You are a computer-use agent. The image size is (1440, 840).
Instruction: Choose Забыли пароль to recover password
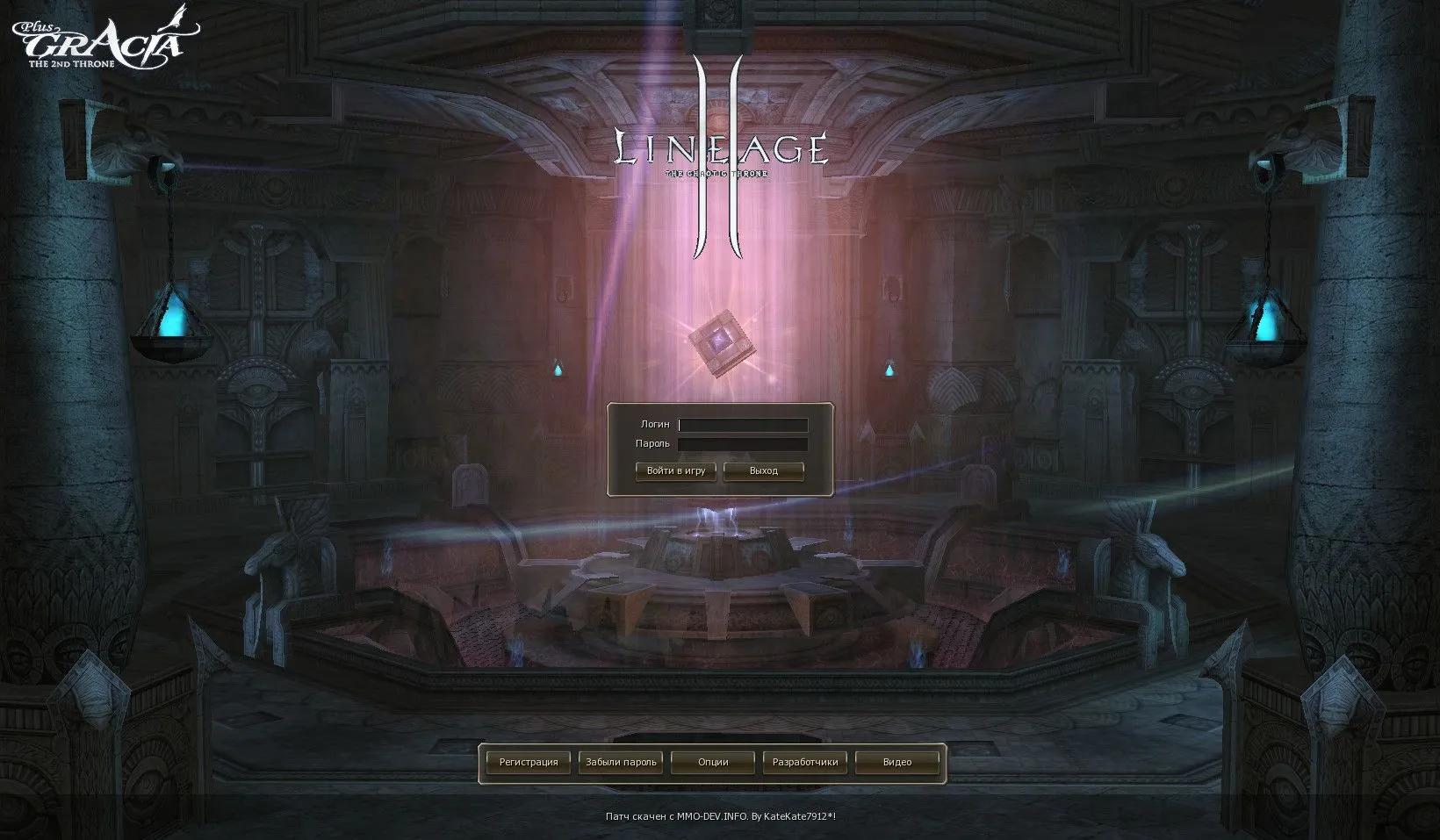pyautogui.click(x=621, y=763)
